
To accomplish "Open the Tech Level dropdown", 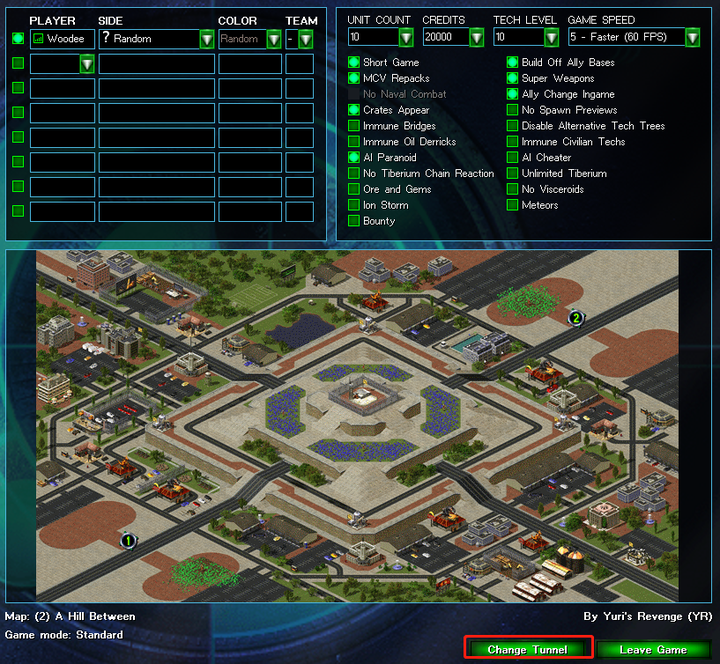I will (x=551, y=38).
